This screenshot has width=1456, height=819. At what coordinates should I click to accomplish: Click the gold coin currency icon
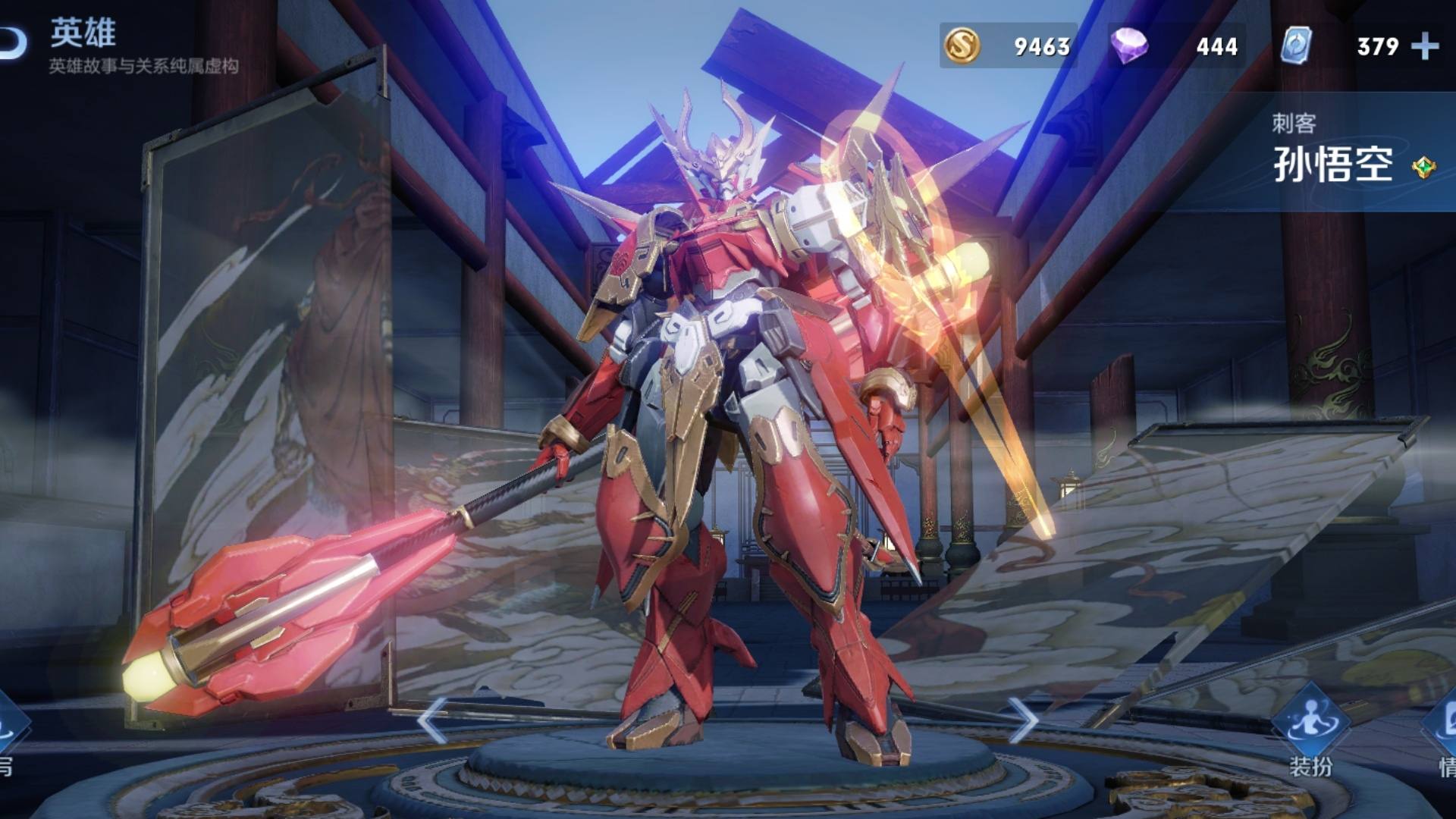tap(962, 45)
